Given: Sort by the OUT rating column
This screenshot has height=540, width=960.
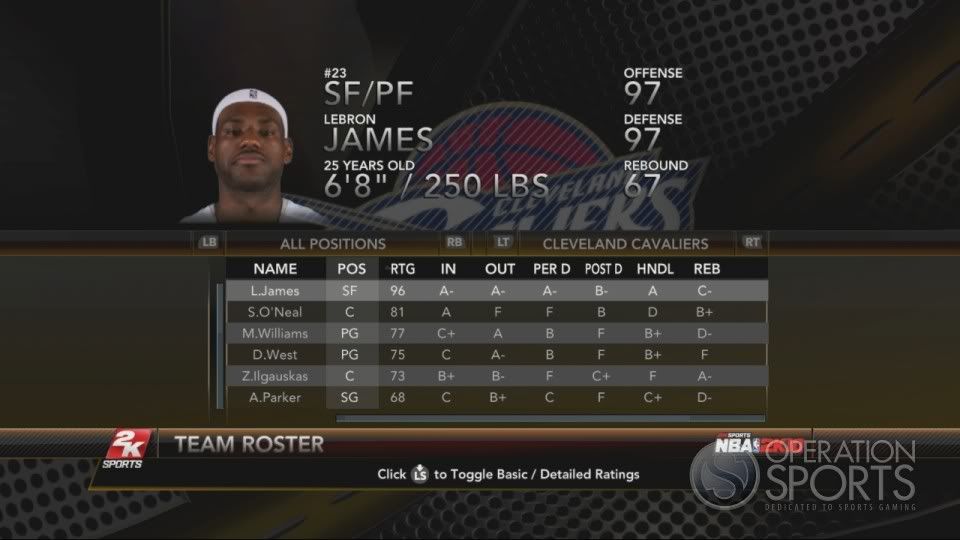Looking at the screenshot, I should pos(500,269).
